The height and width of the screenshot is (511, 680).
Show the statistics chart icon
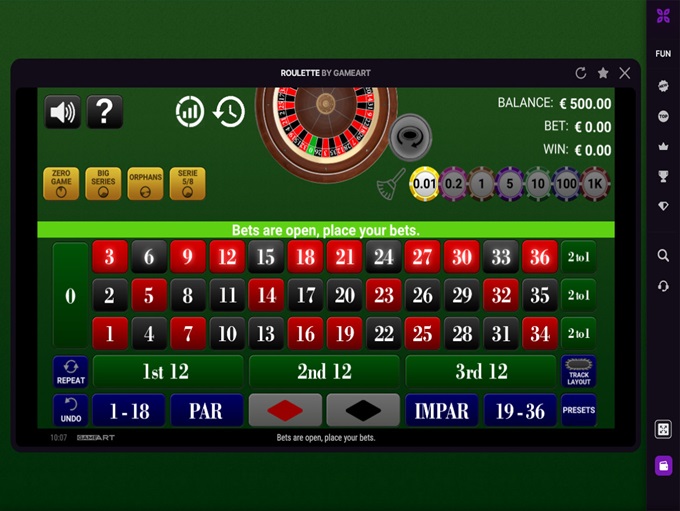[190, 112]
